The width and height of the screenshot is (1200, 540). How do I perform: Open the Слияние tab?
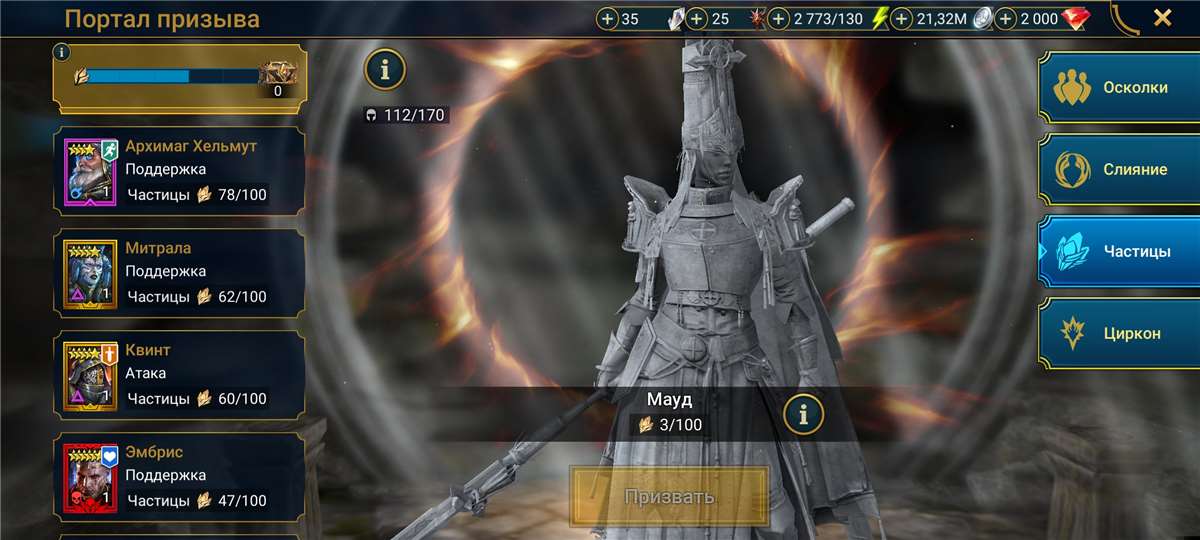coord(1118,169)
